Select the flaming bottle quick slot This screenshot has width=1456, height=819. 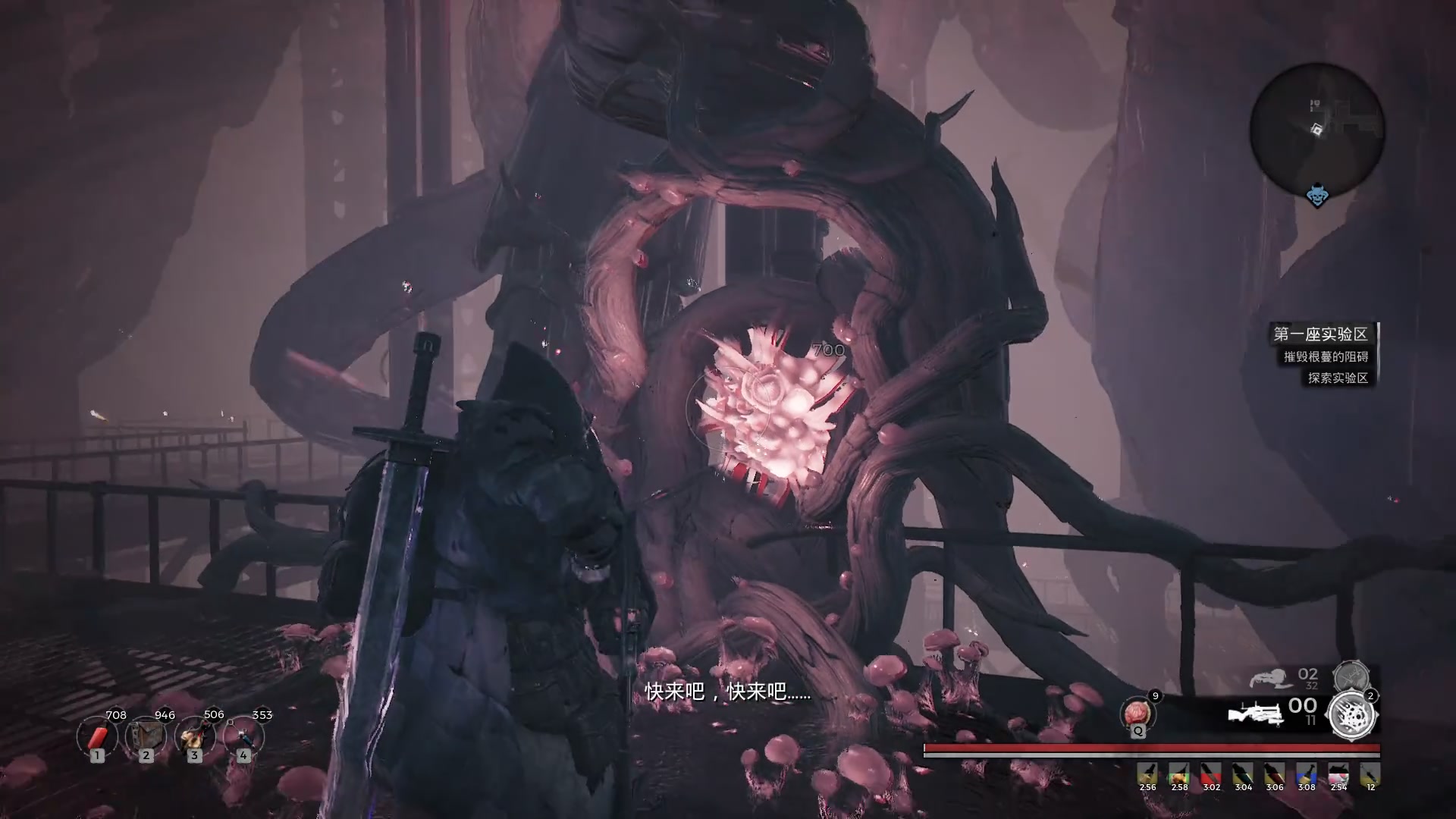194,736
